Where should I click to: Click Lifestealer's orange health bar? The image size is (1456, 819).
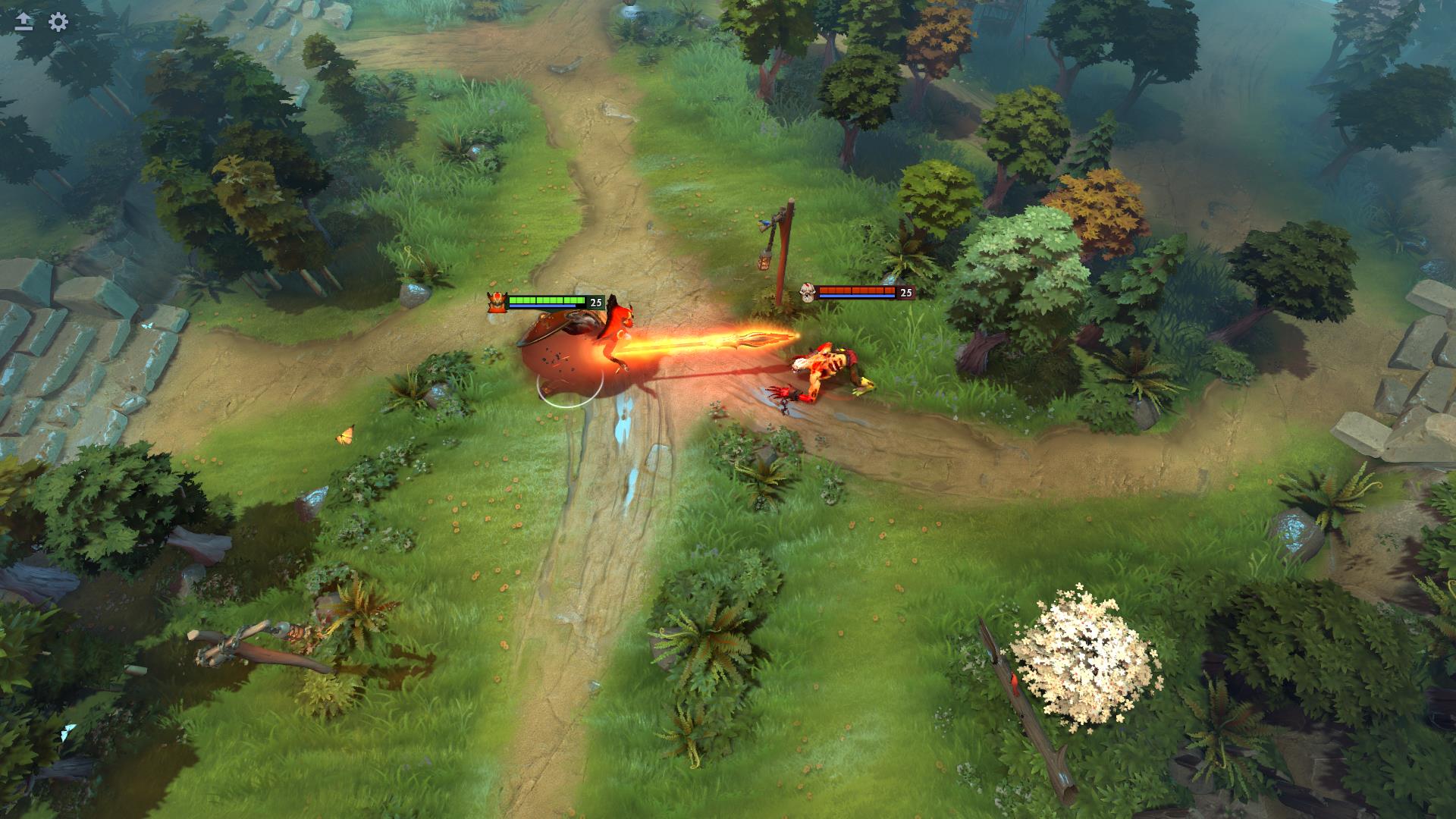pos(855,290)
